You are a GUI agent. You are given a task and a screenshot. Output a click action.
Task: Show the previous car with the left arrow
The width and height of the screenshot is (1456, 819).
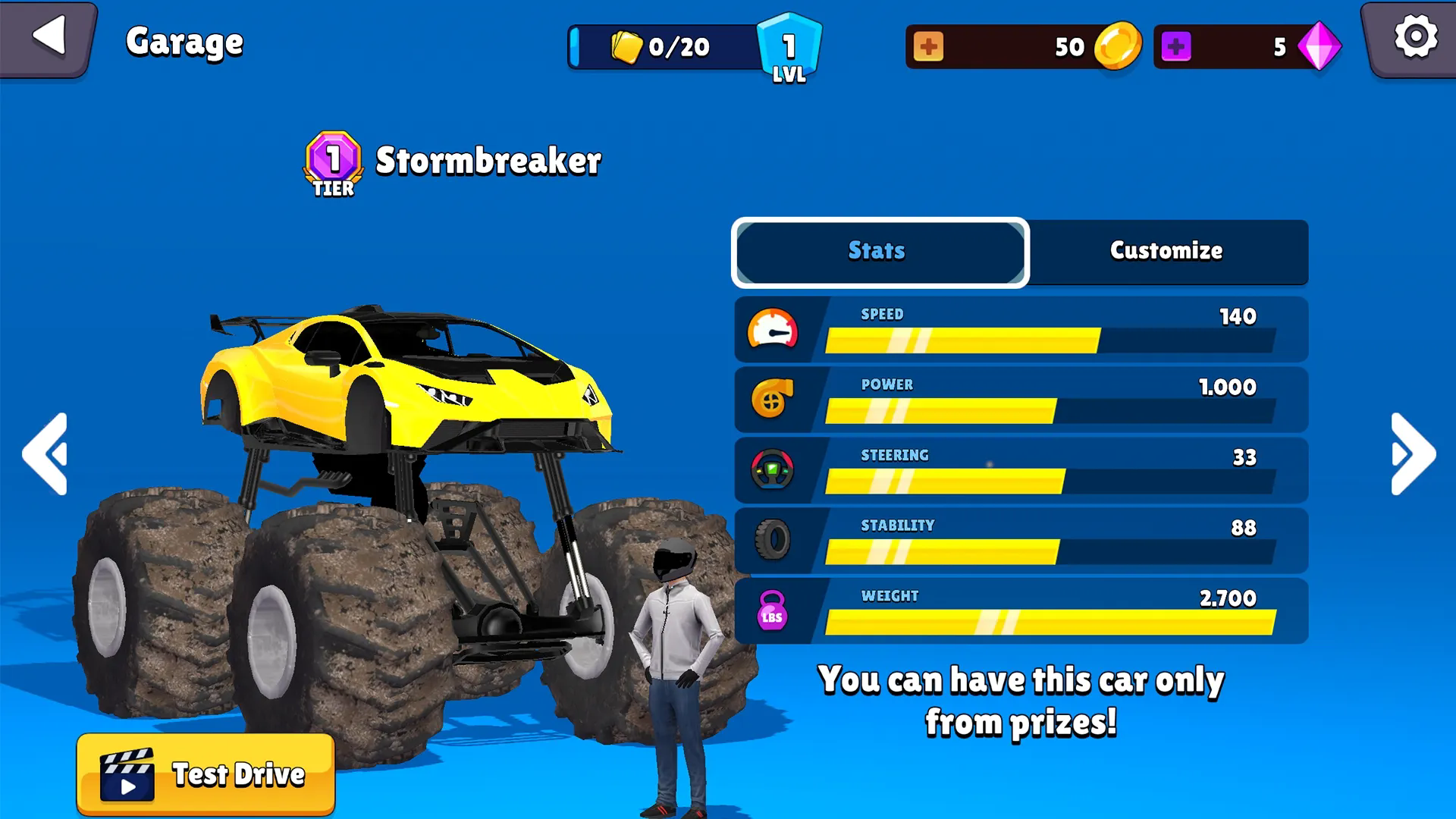[45, 454]
